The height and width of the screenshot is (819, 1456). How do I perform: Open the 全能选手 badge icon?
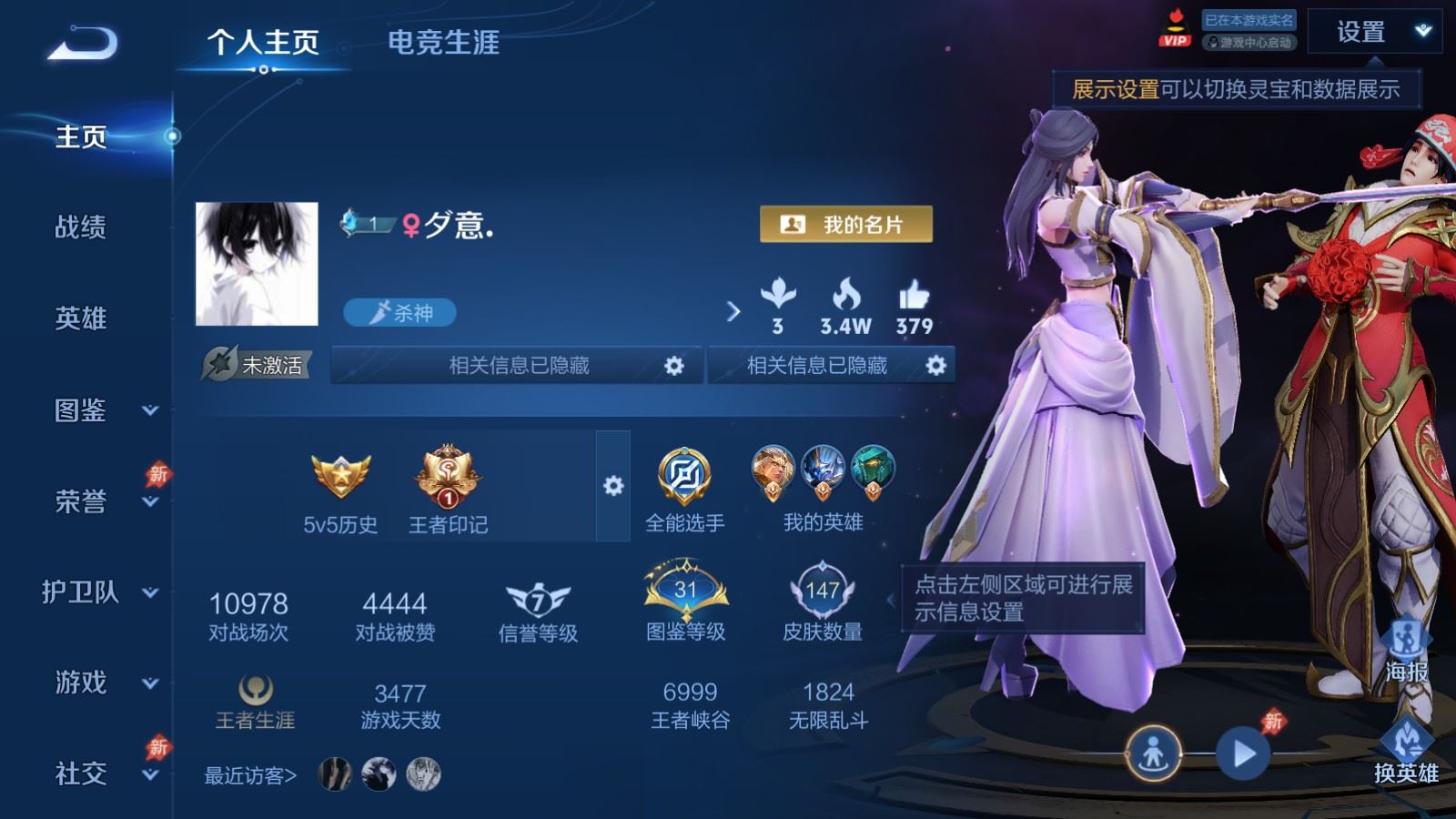685,475
